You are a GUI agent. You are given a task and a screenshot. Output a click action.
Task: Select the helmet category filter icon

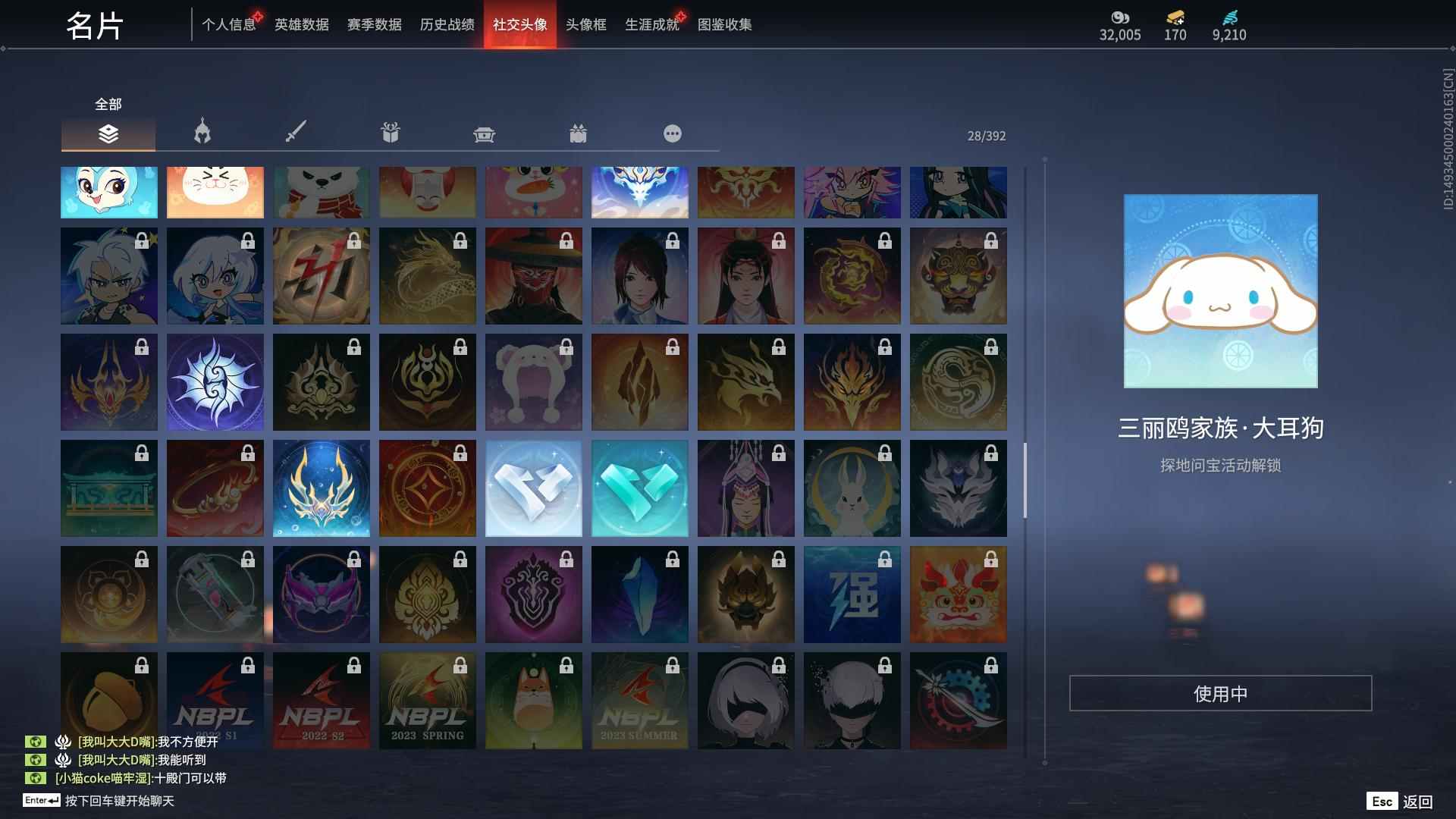coord(201,133)
